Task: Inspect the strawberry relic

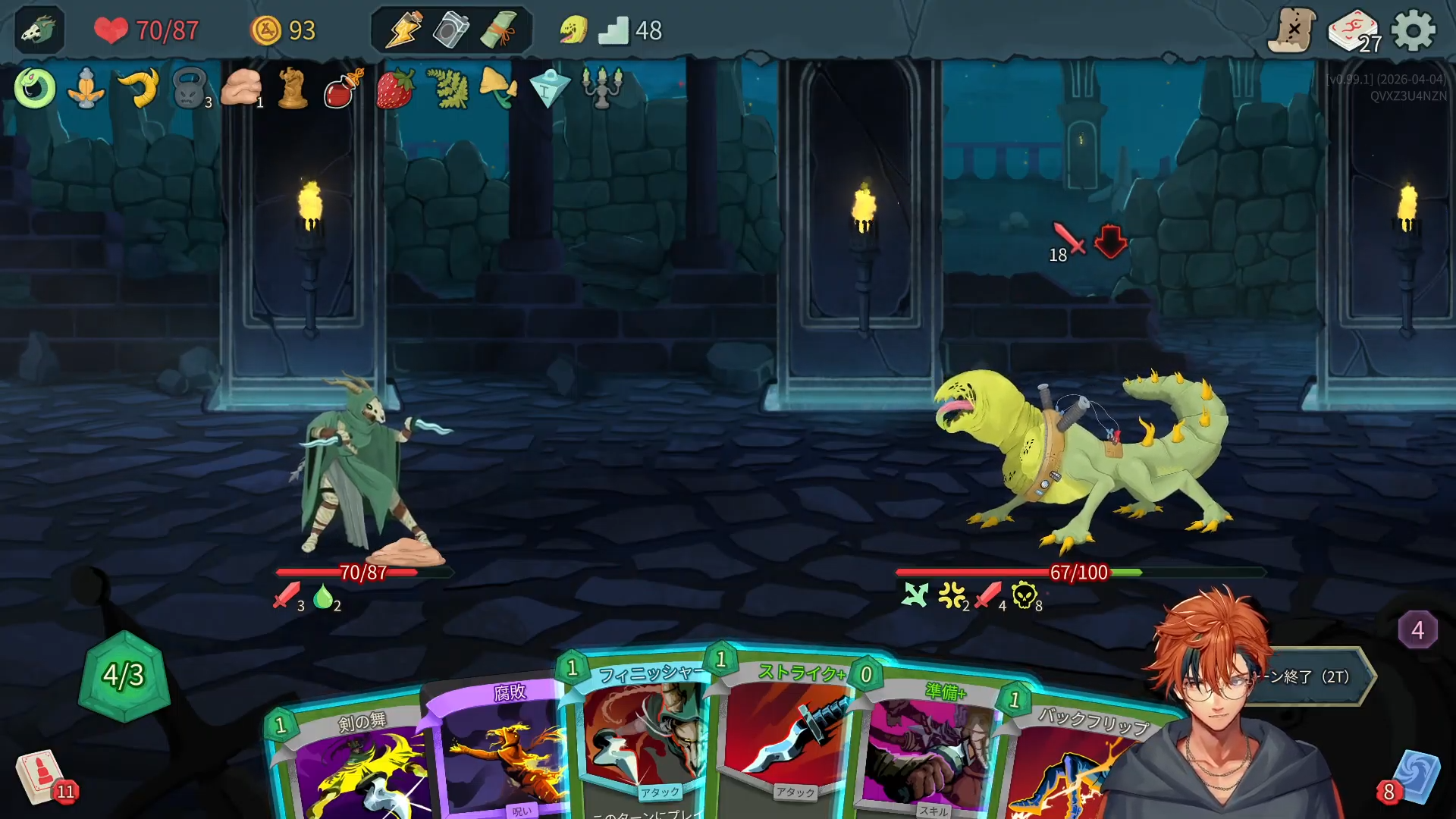Action: 395,89
